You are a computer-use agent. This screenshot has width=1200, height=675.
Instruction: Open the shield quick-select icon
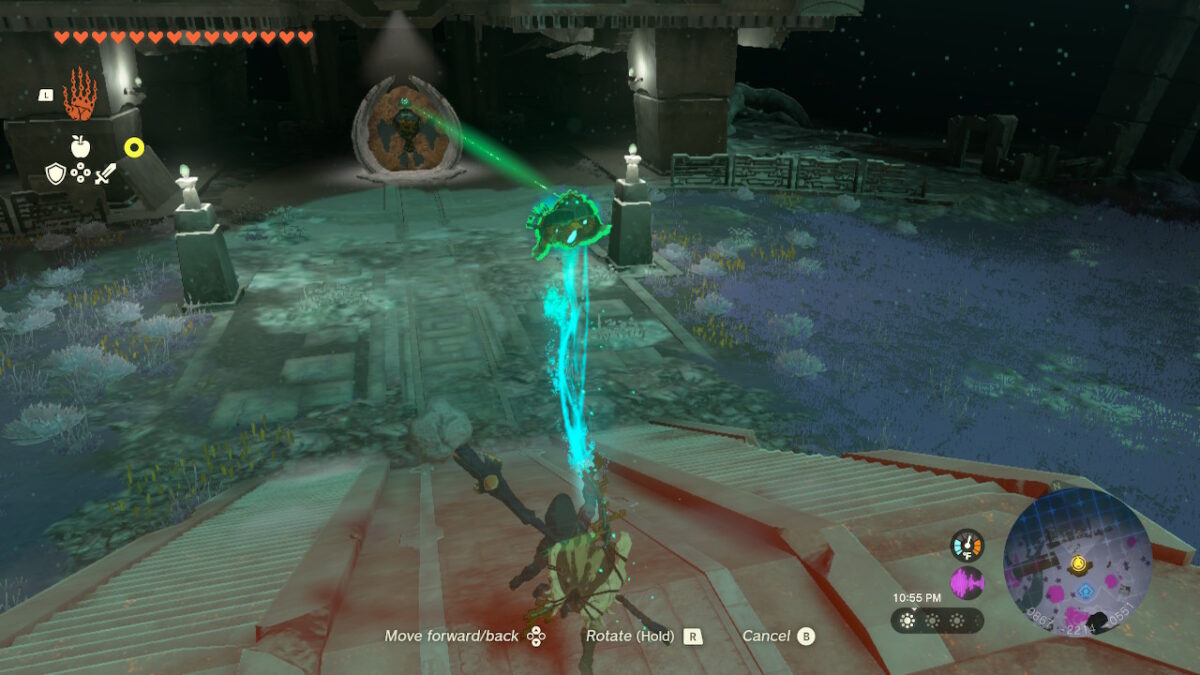(56, 174)
